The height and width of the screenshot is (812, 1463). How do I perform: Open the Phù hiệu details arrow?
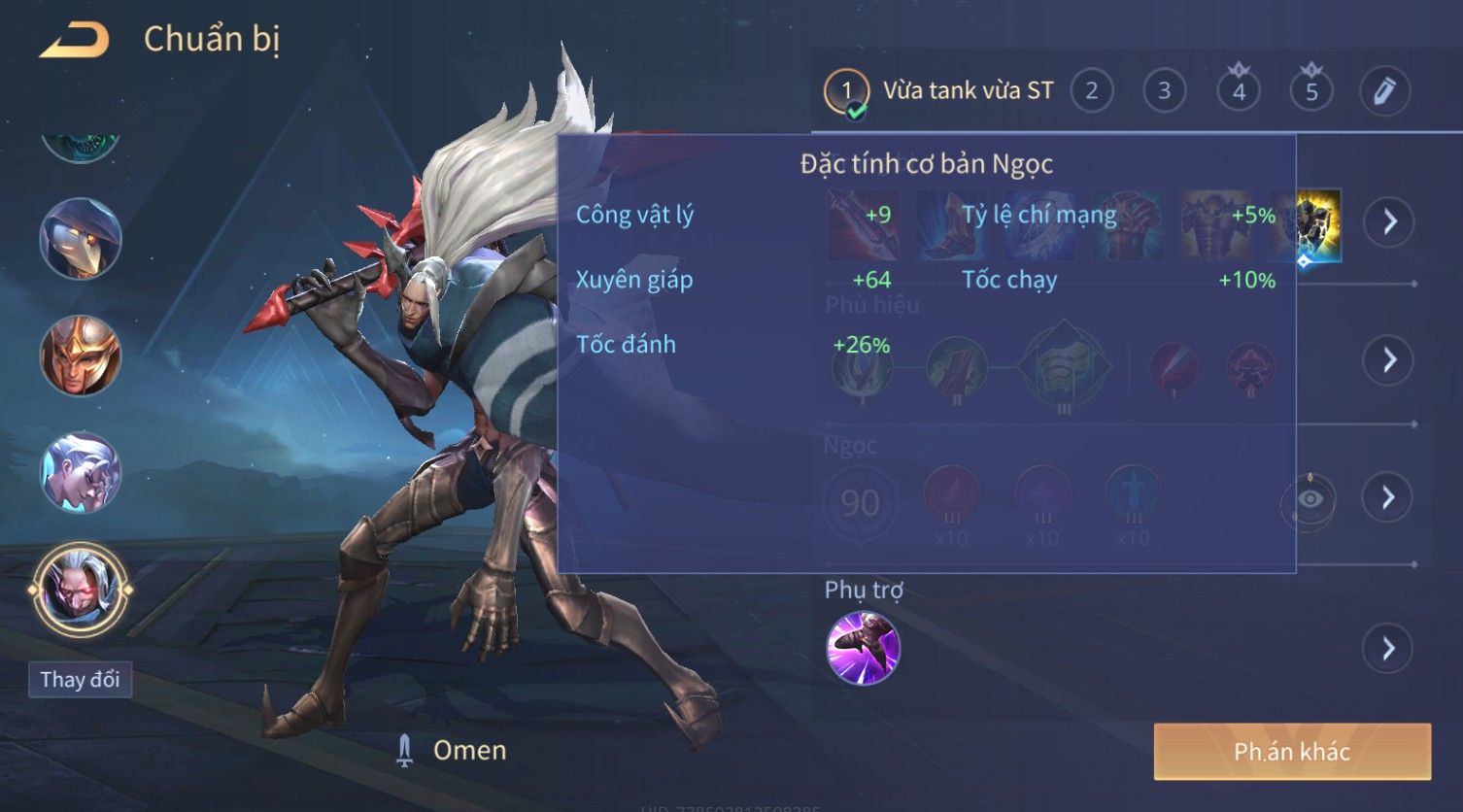pos(1389,360)
